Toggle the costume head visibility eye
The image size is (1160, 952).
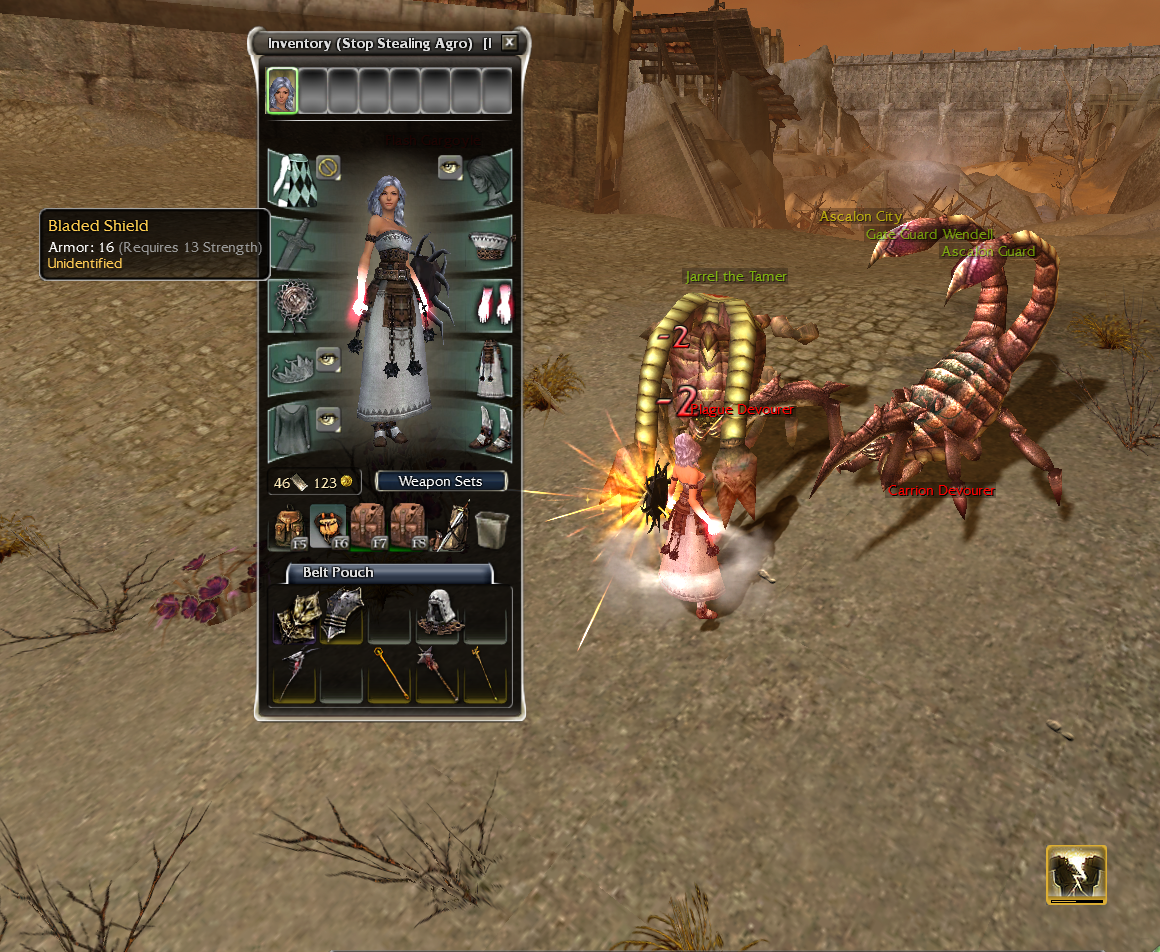point(449,168)
